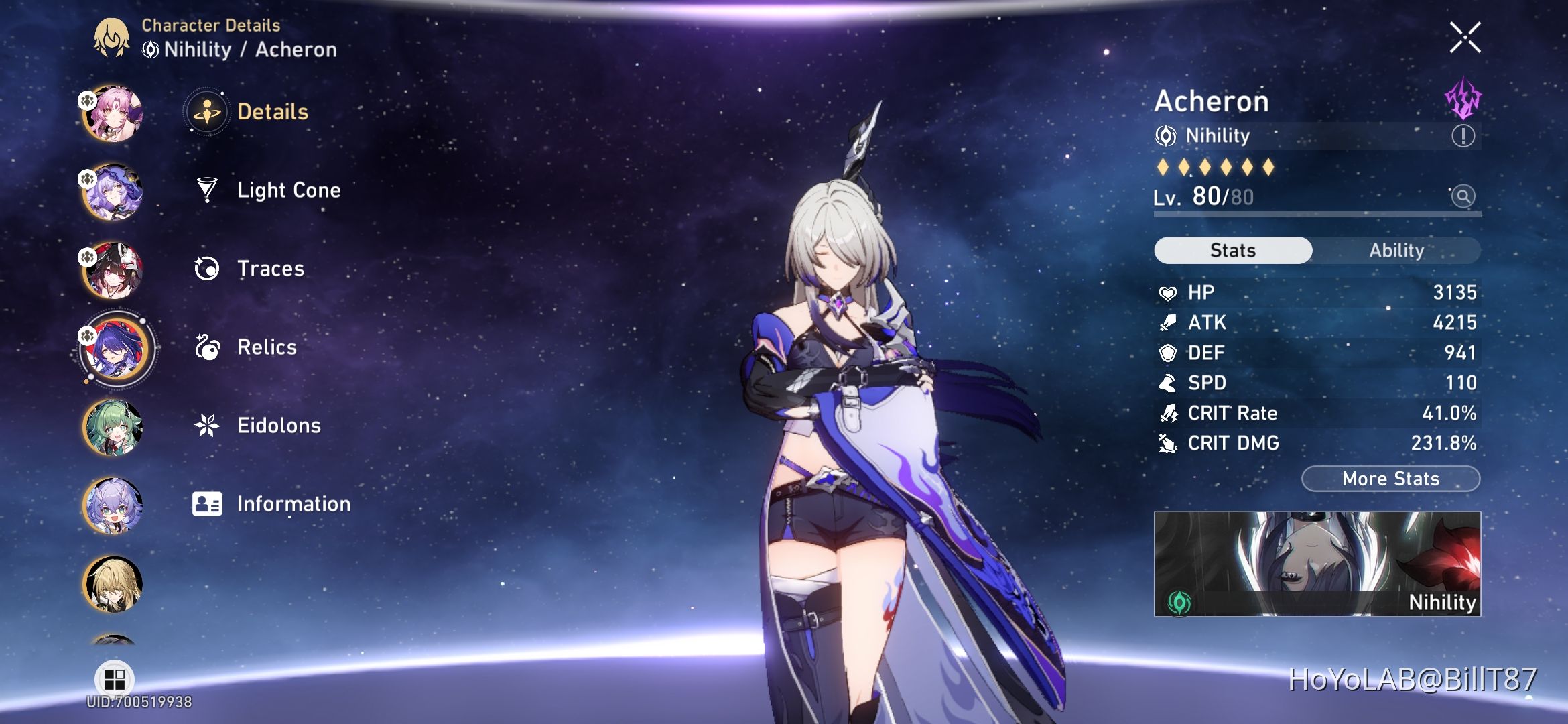Switch to the Ability tab
Screen dimensions: 1568x724
tap(1396, 250)
